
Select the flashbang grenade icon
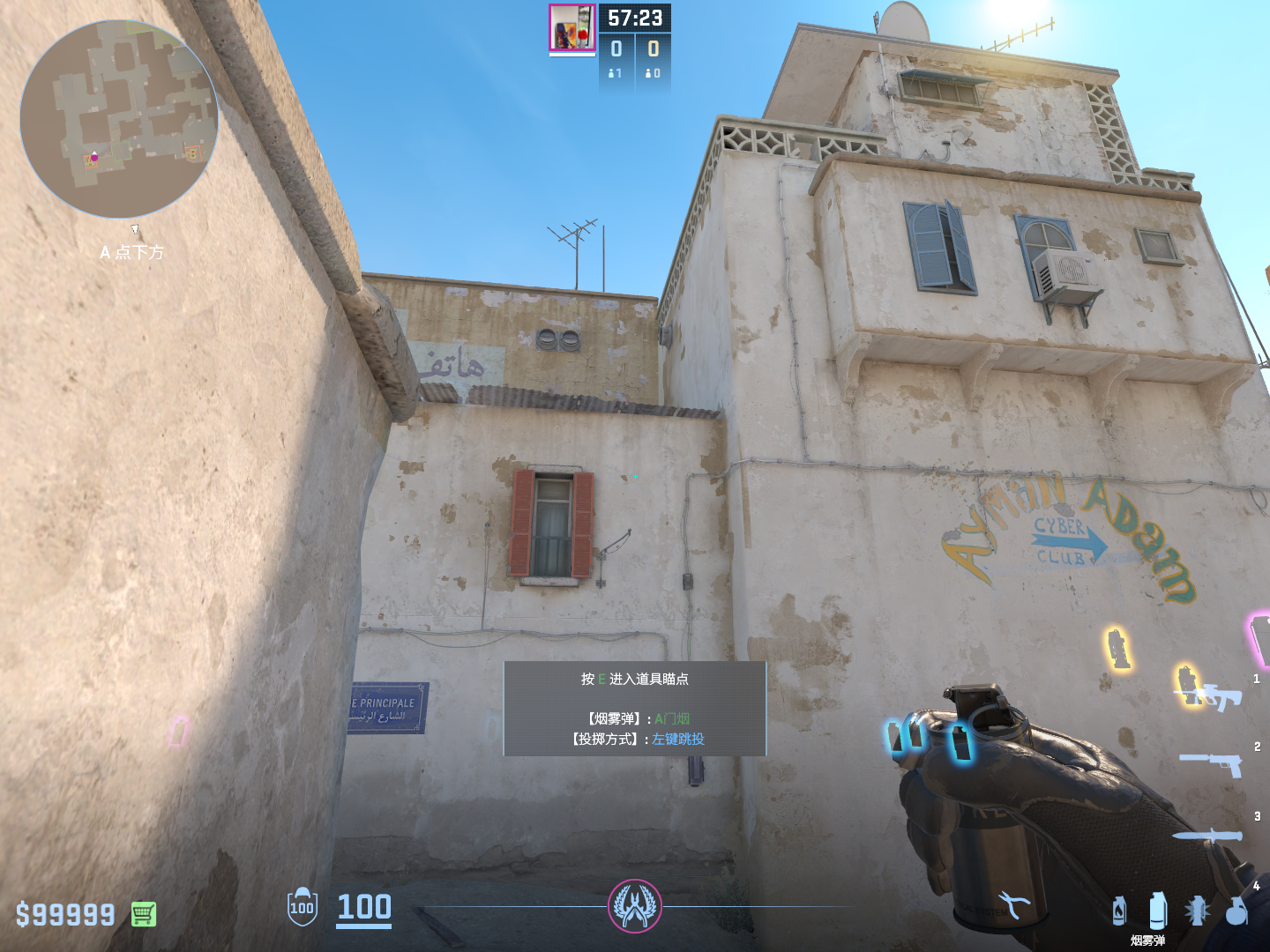tap(1197, 911)
